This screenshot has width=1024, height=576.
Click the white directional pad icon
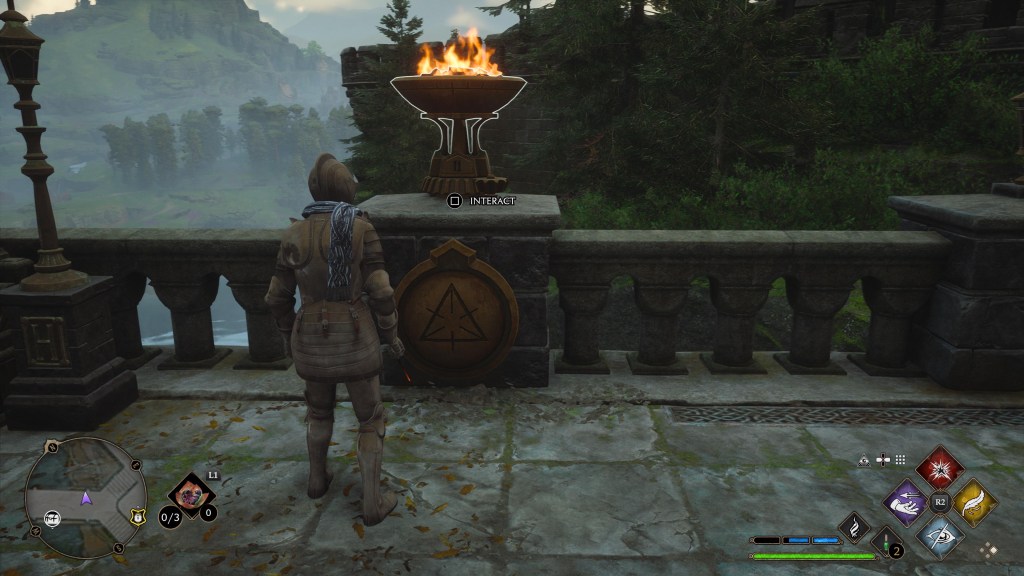coord(882,460)
